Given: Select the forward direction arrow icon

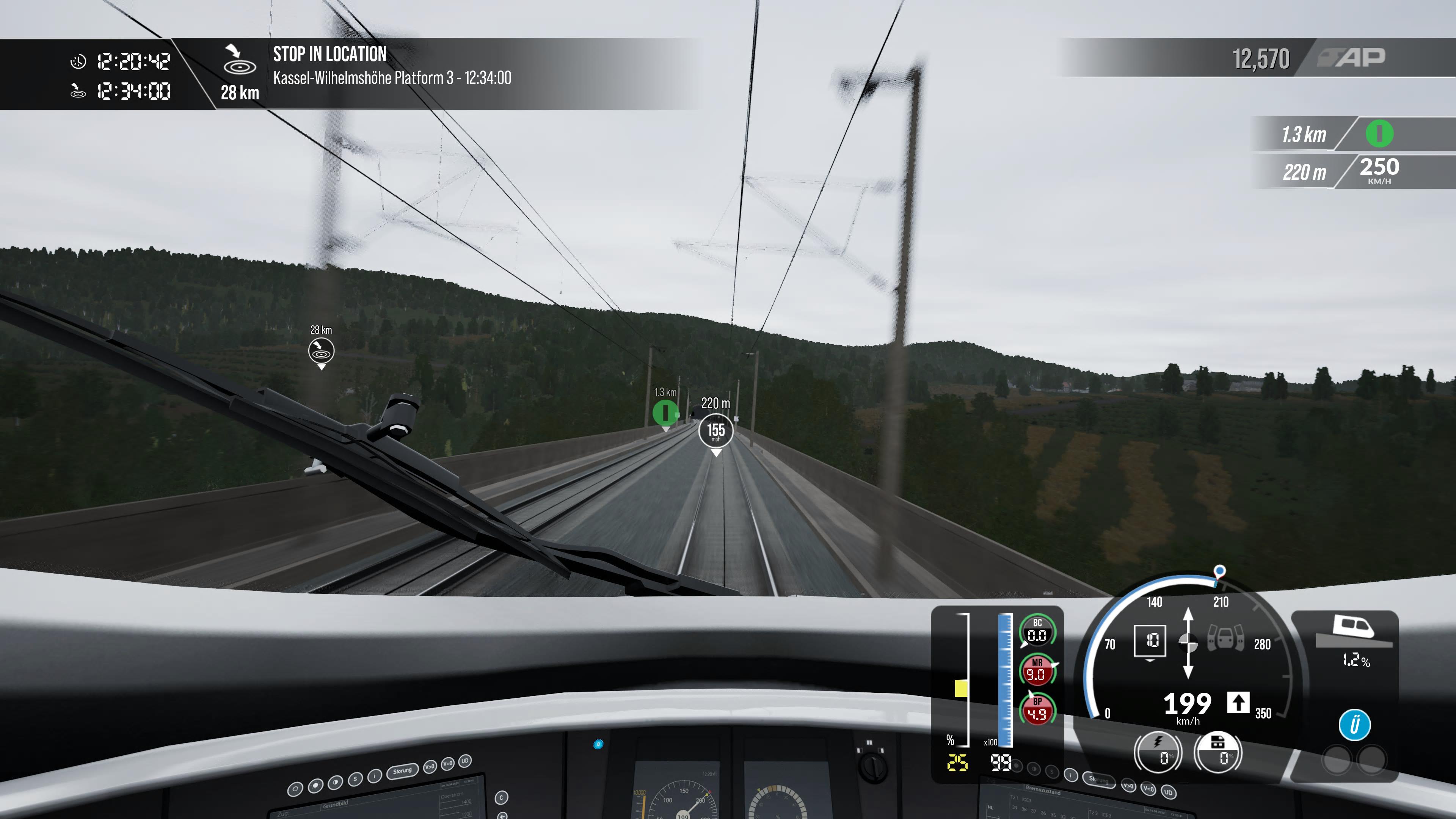Looking at the screenshot, I should 1238,703.
